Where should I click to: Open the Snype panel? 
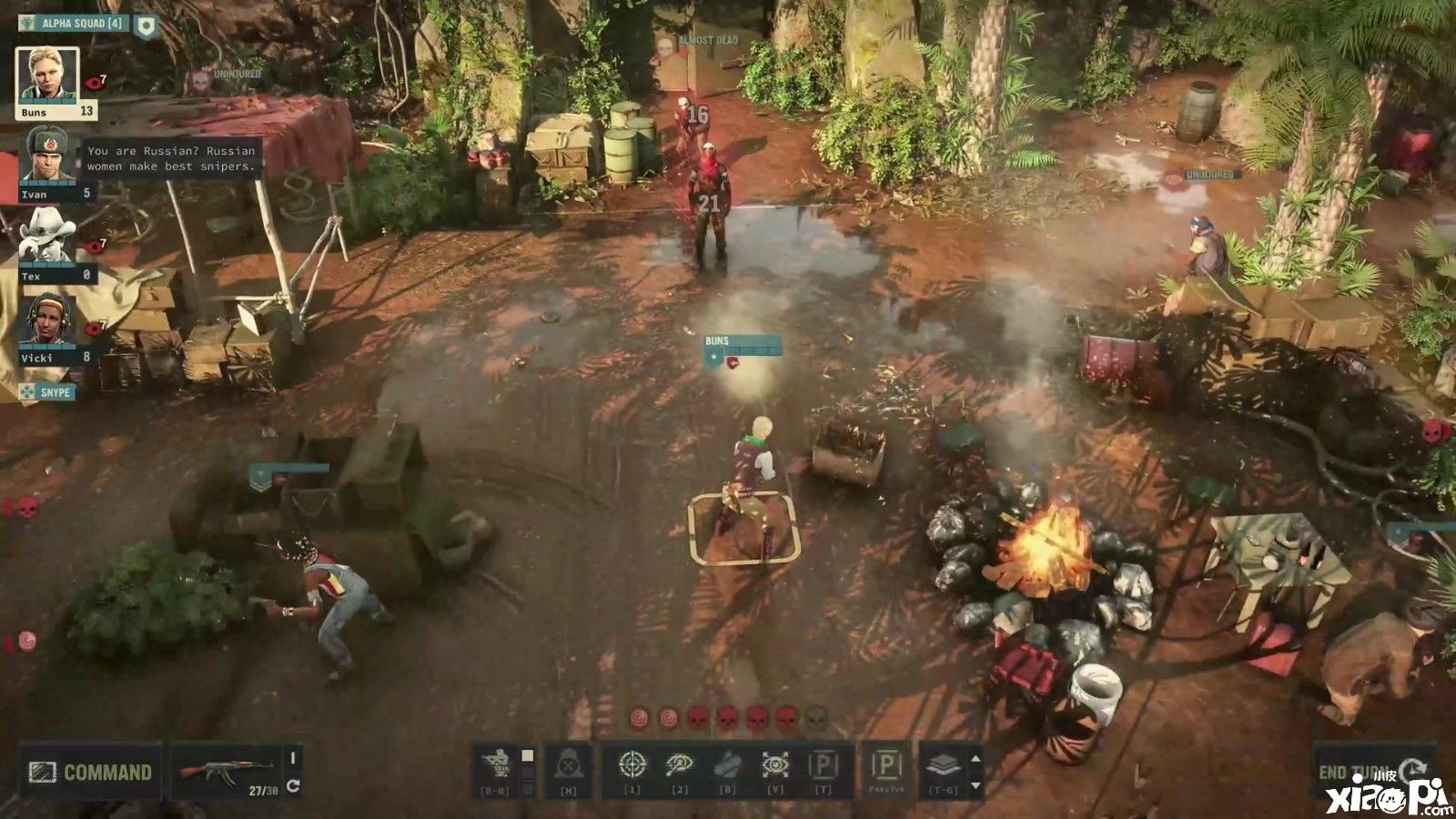click(x=46, y=392)
